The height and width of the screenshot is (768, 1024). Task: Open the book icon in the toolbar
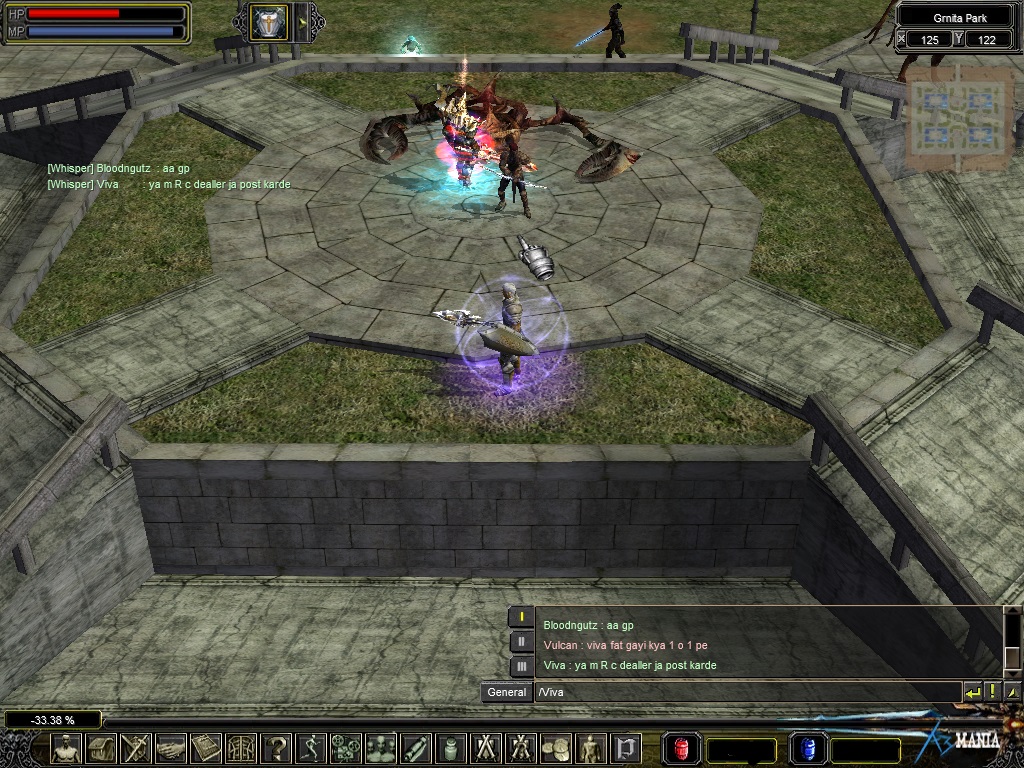(206, 748)
